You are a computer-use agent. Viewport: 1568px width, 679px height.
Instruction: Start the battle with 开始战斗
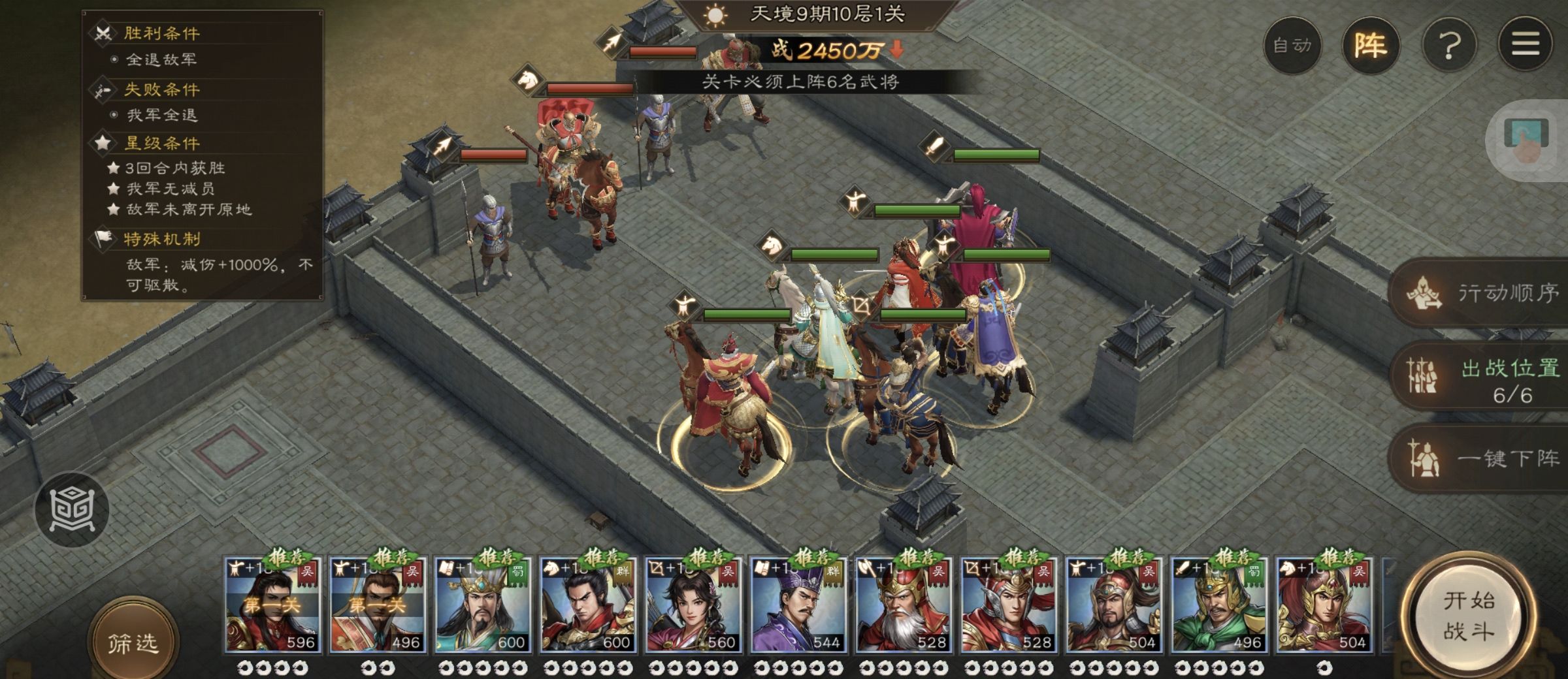coord(1467,616)
